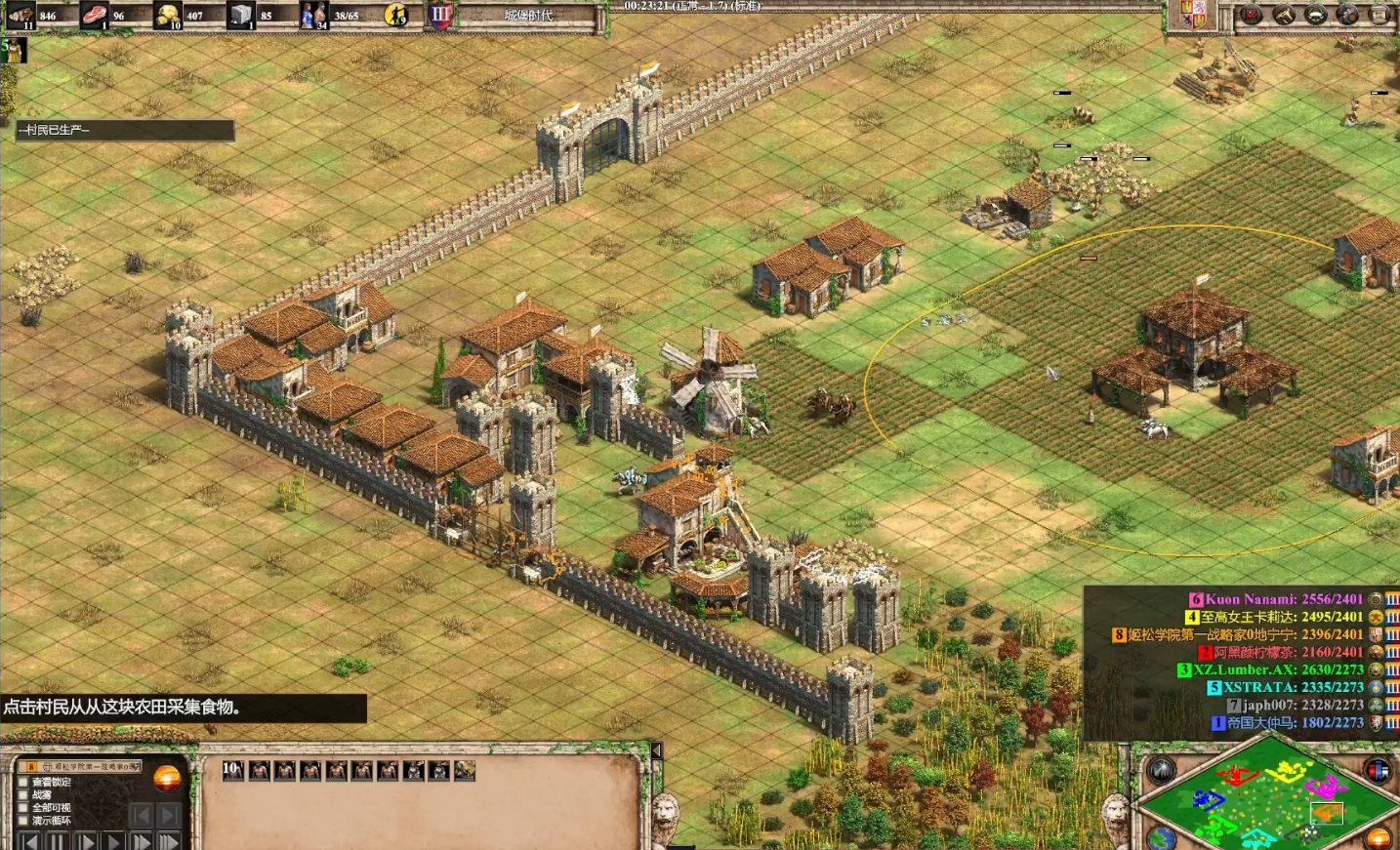Screen dimensions: 1400x850
Task: Toggle the 战雾 fog of war checkbox
Action: (23, 795)
